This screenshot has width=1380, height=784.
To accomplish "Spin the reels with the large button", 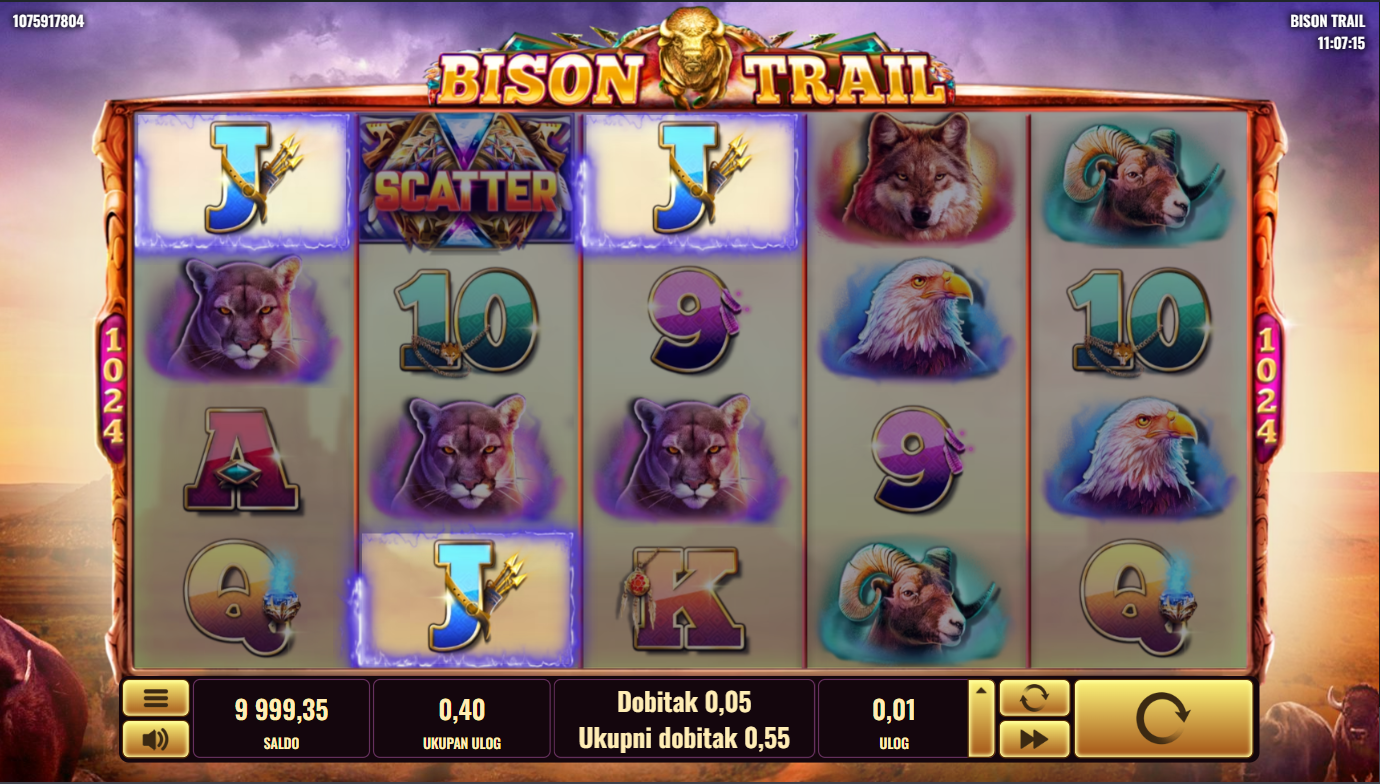I will click(1163, 718).
